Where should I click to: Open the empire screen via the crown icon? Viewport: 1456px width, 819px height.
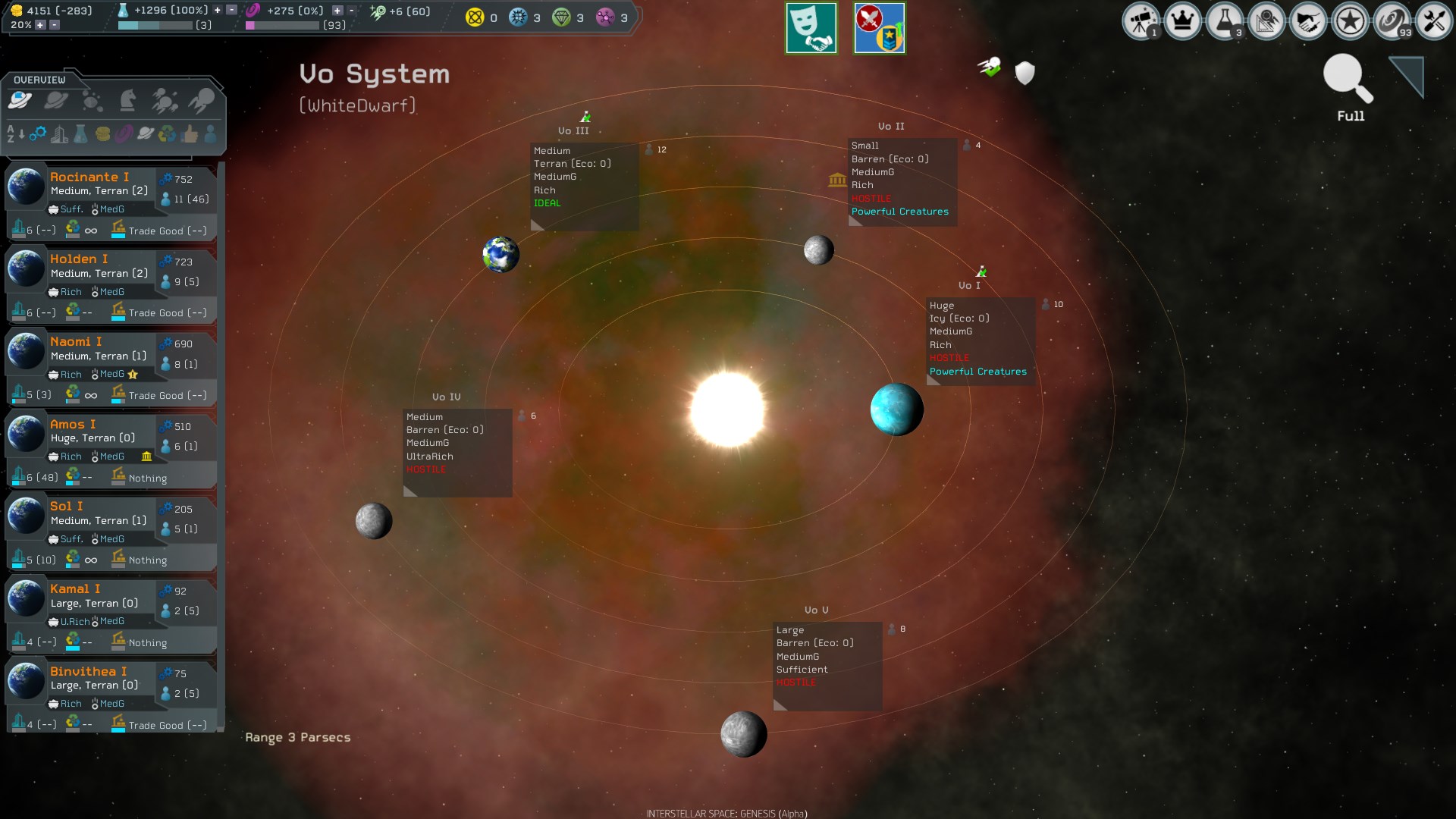(x=1185, y=21)
